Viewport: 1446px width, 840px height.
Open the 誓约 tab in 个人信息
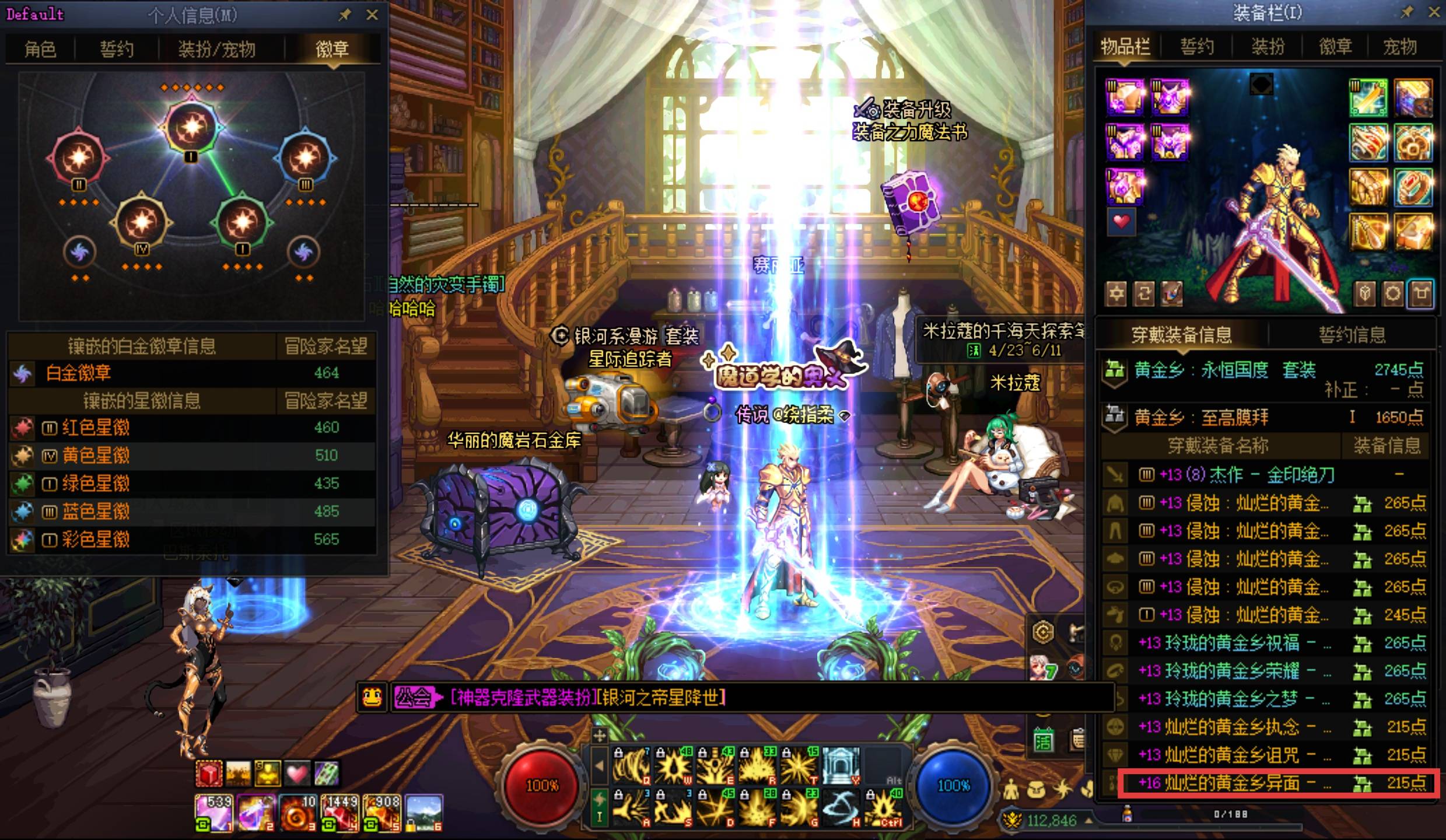point(117,49)
